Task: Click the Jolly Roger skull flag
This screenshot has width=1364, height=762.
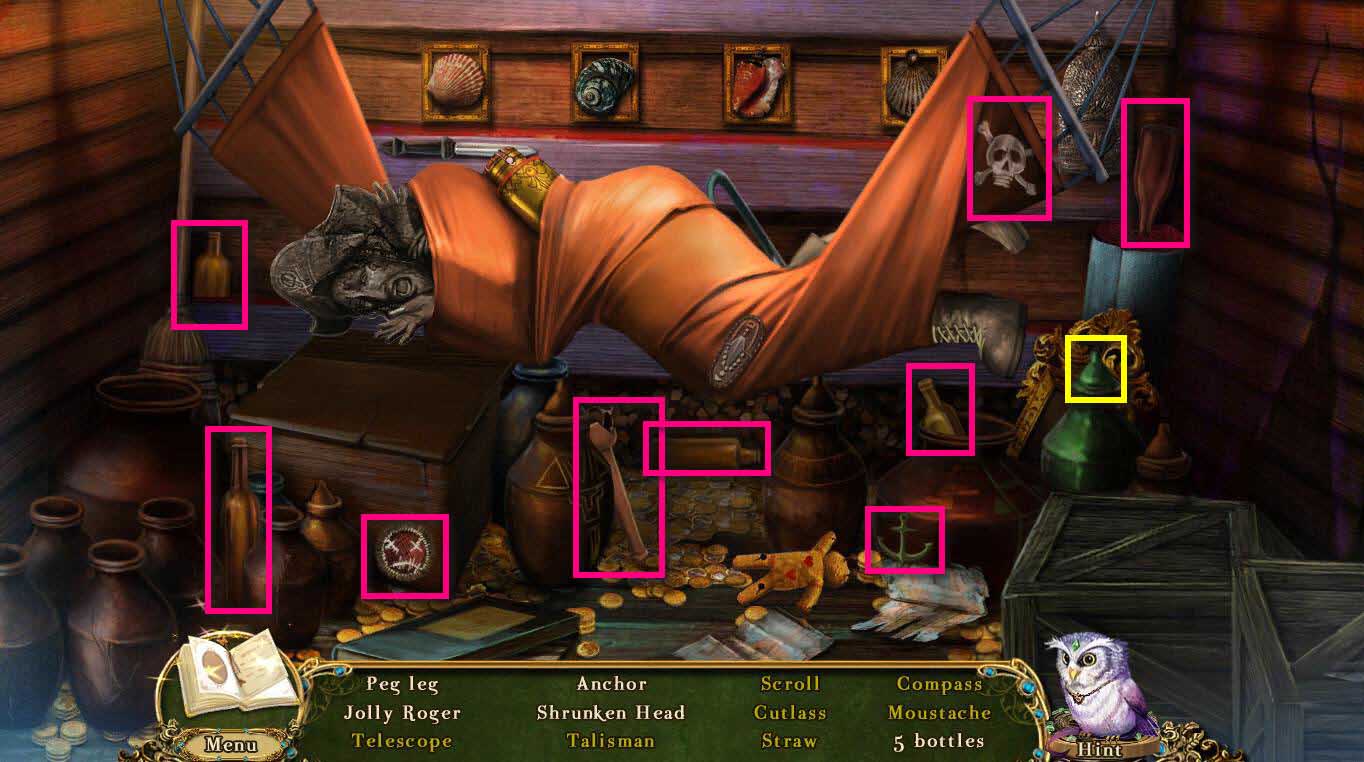Action: coord(1008,160)
